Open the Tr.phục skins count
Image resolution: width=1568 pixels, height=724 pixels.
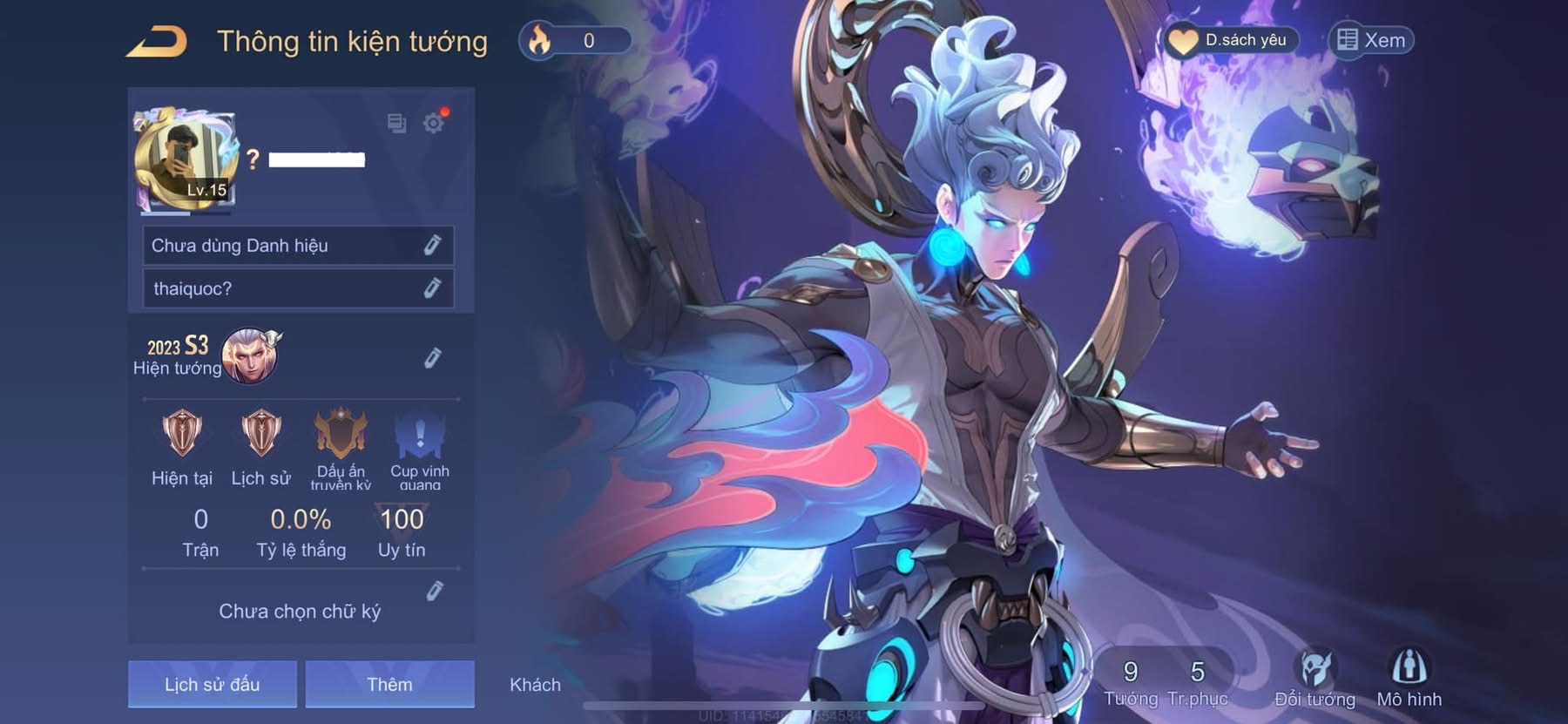(1198, 682)
